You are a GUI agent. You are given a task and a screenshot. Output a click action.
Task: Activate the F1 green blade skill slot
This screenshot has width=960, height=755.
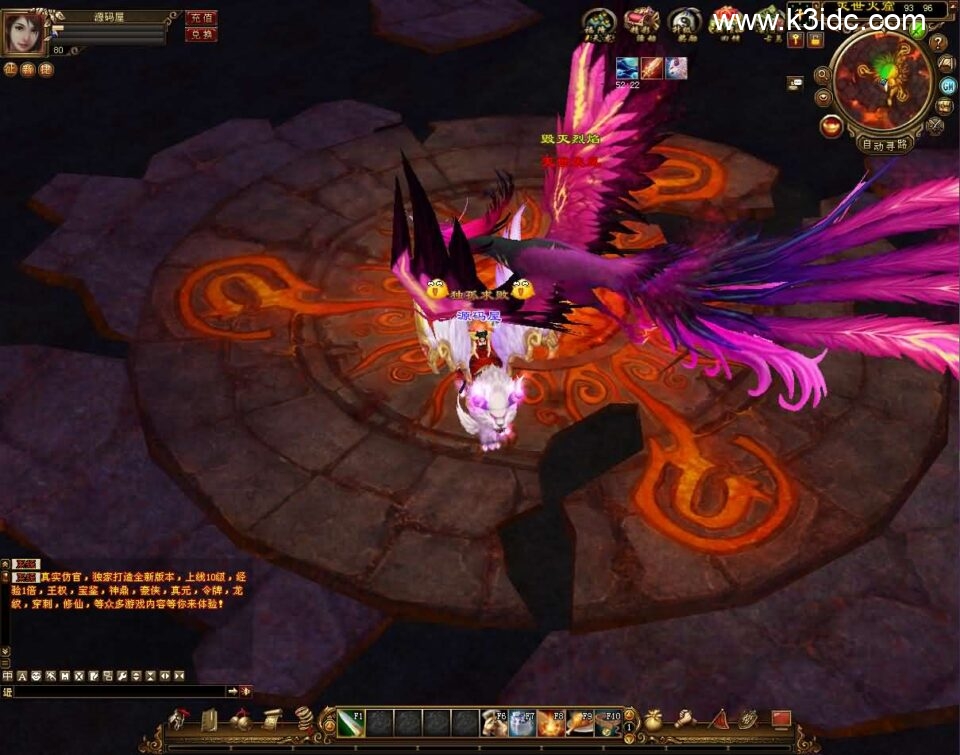coord(350,722)
